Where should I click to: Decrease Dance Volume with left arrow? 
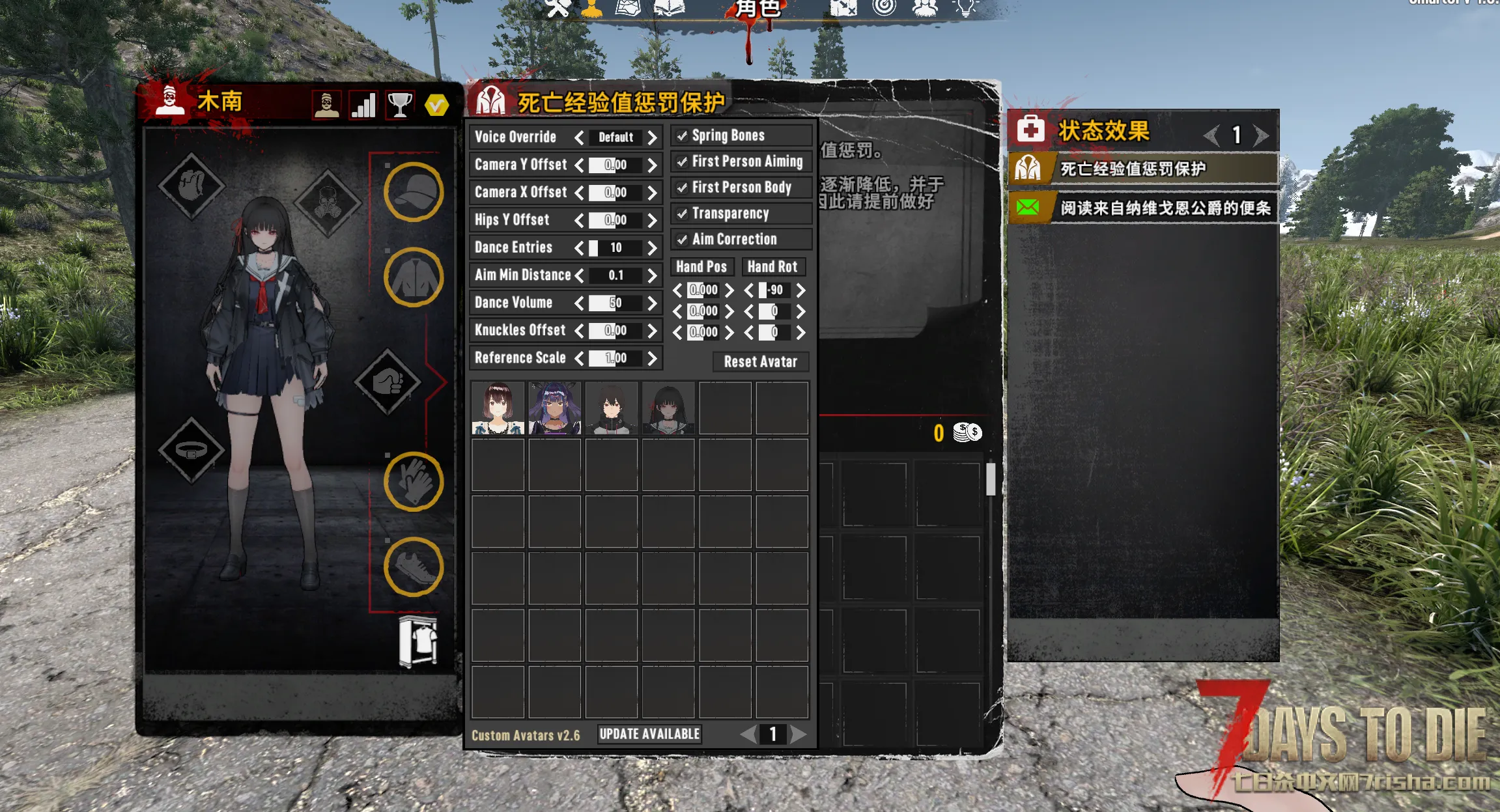[x=579, y=303]
